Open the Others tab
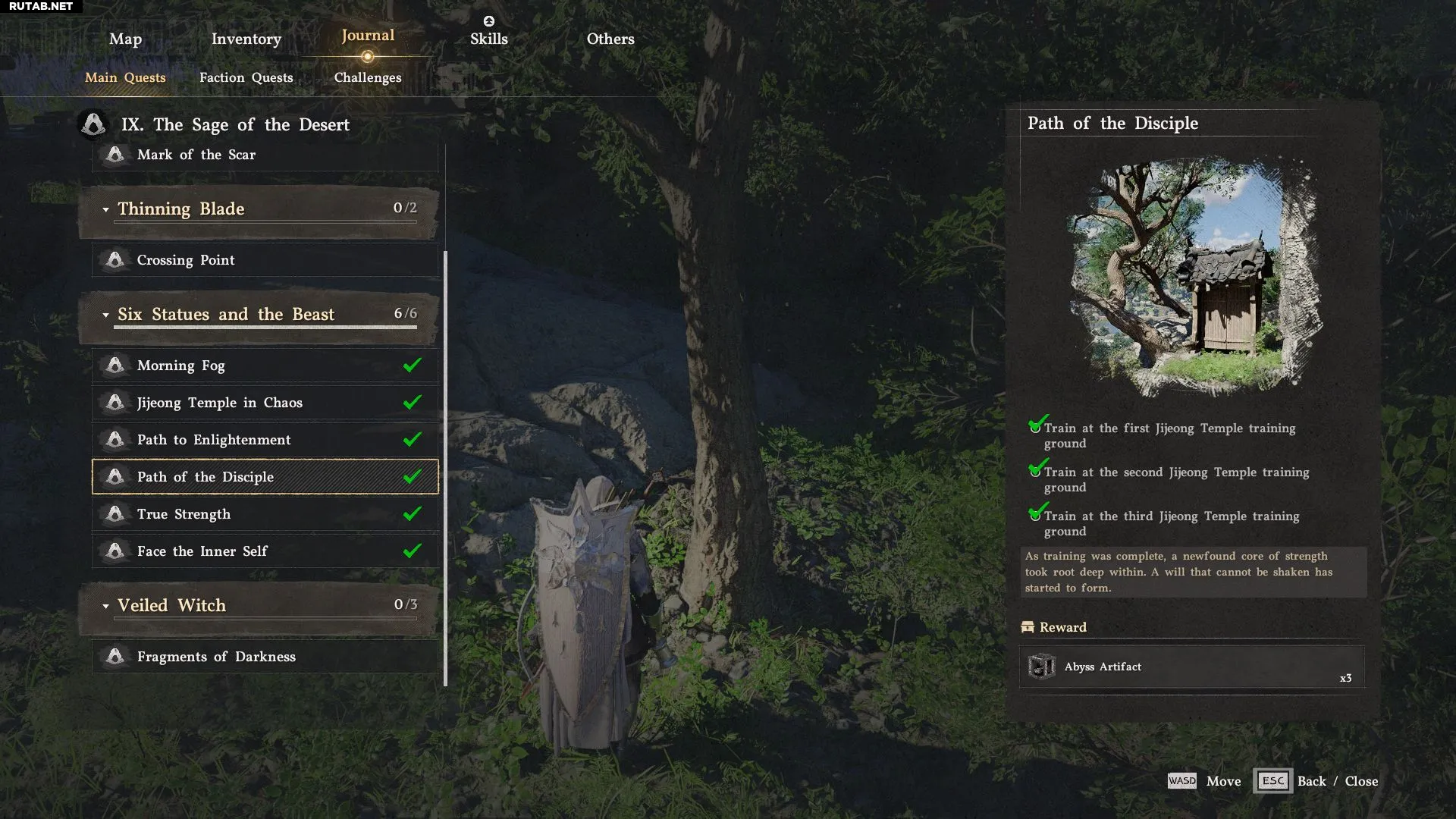1456x819 pixels. pos(610,39)
